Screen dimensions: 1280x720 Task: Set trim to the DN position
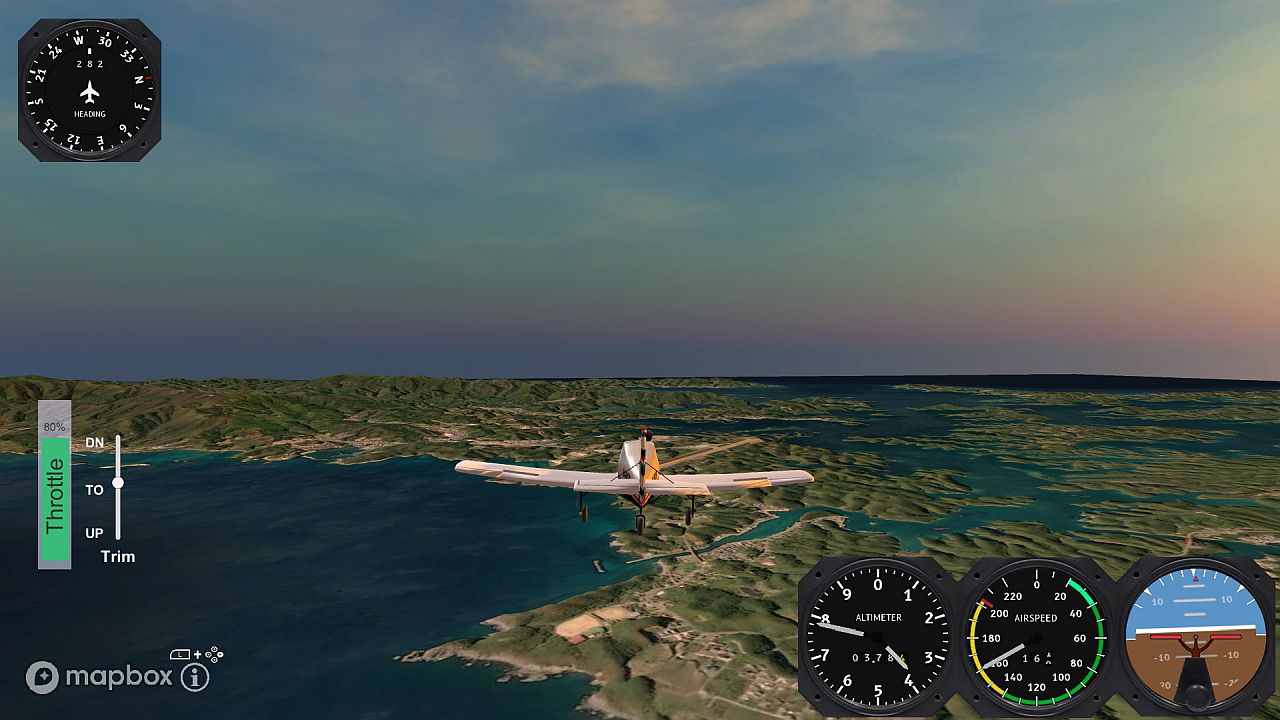[96, 440]
